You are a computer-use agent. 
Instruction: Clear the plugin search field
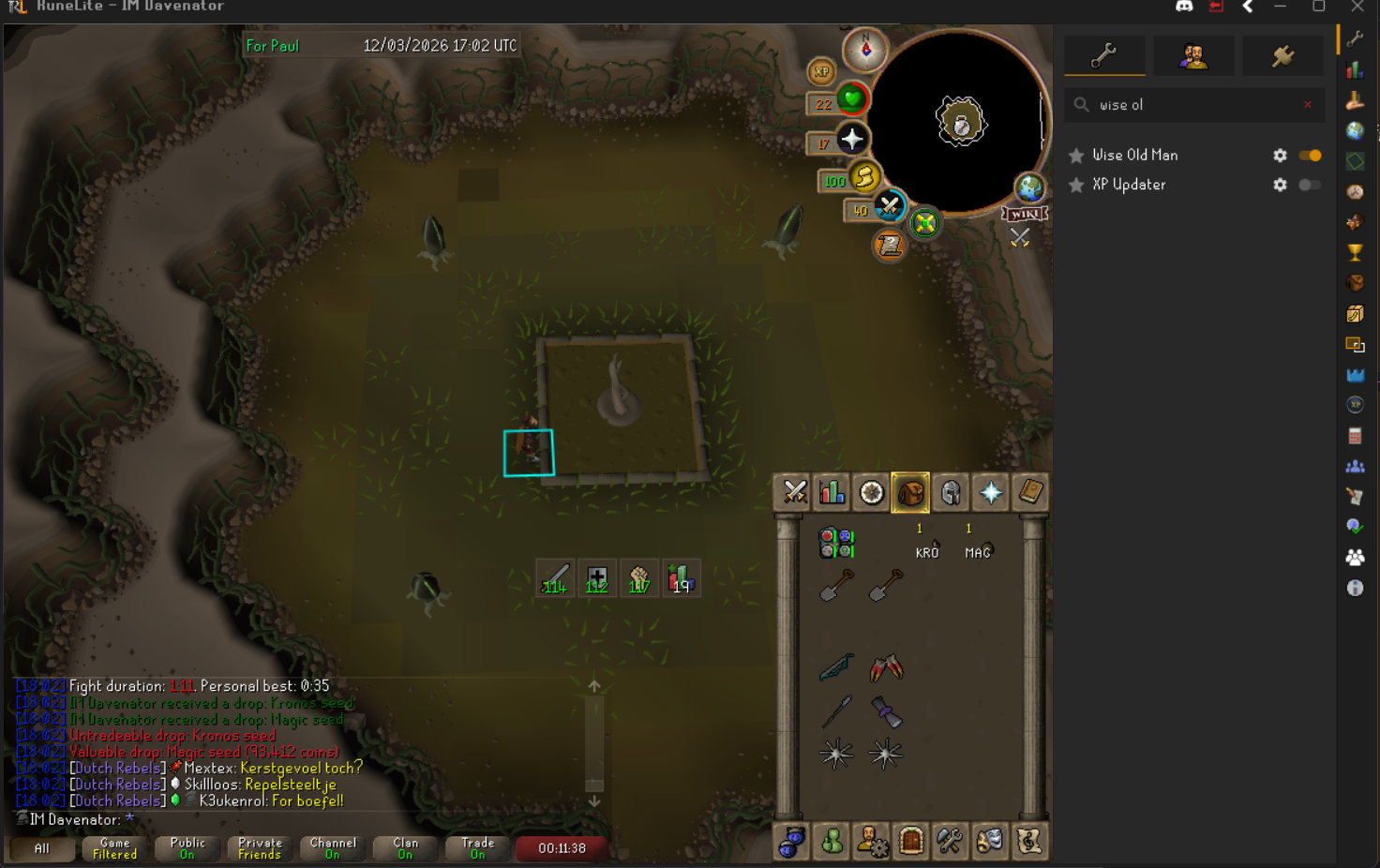[x=1308, y=105]
